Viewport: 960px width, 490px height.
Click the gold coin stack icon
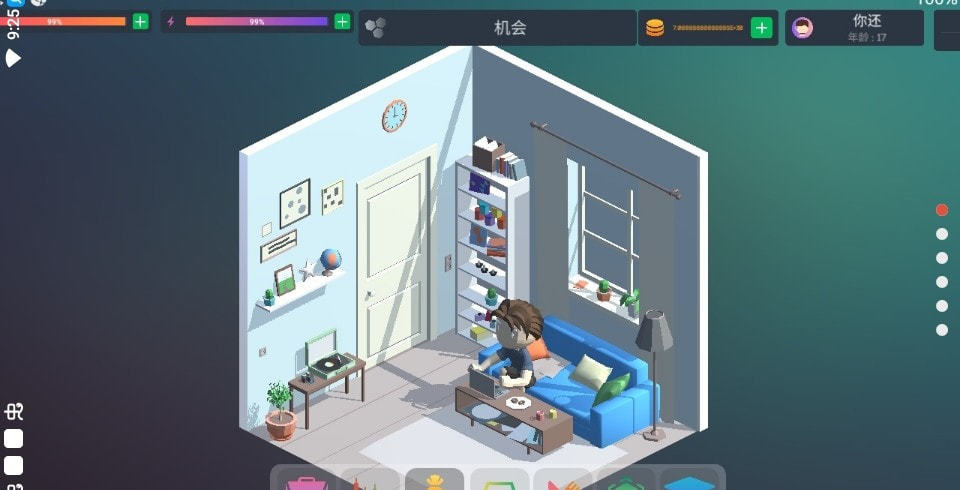(x=655, y=28)
